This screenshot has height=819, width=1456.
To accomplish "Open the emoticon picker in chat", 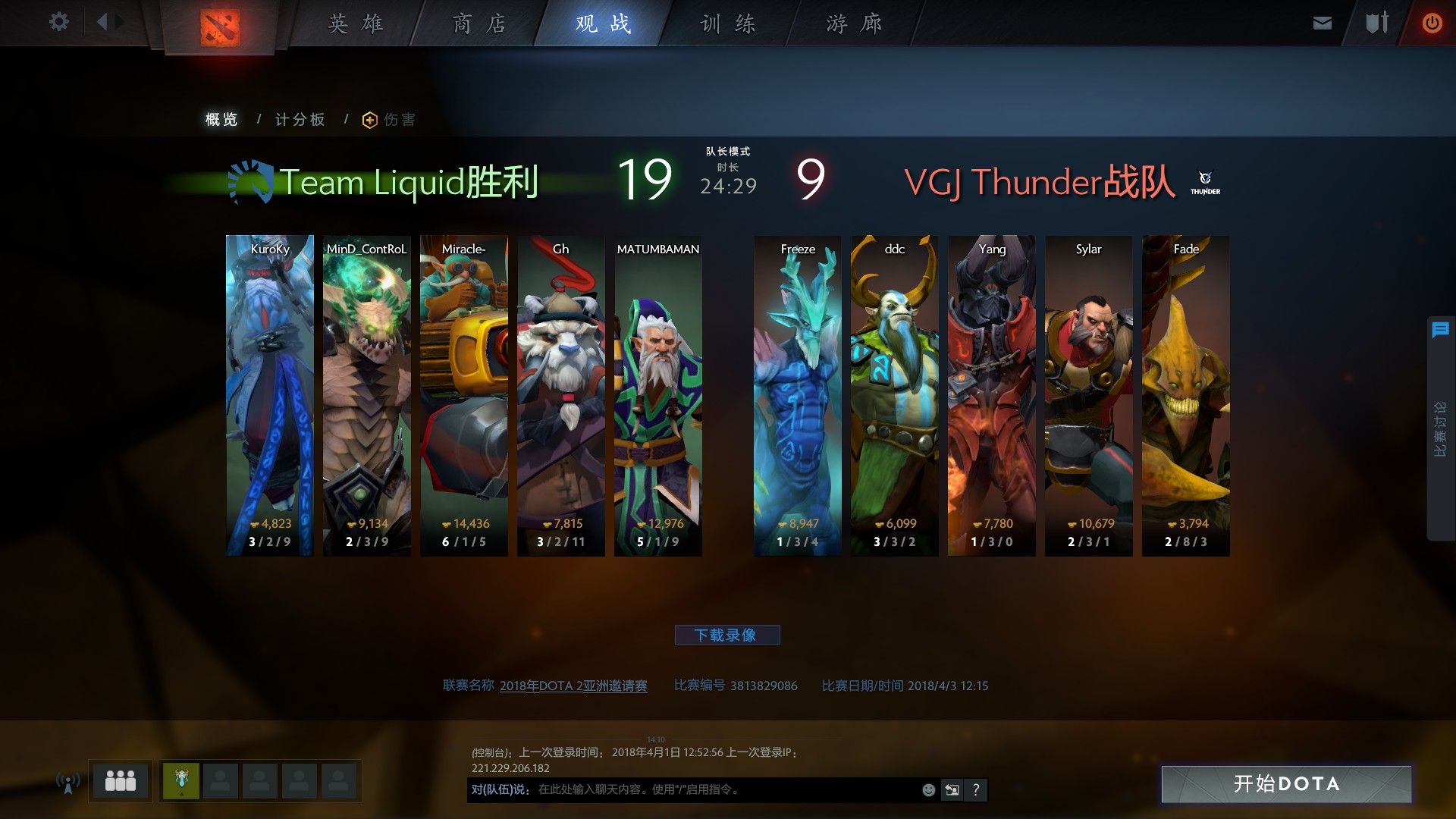I will 928,789.
